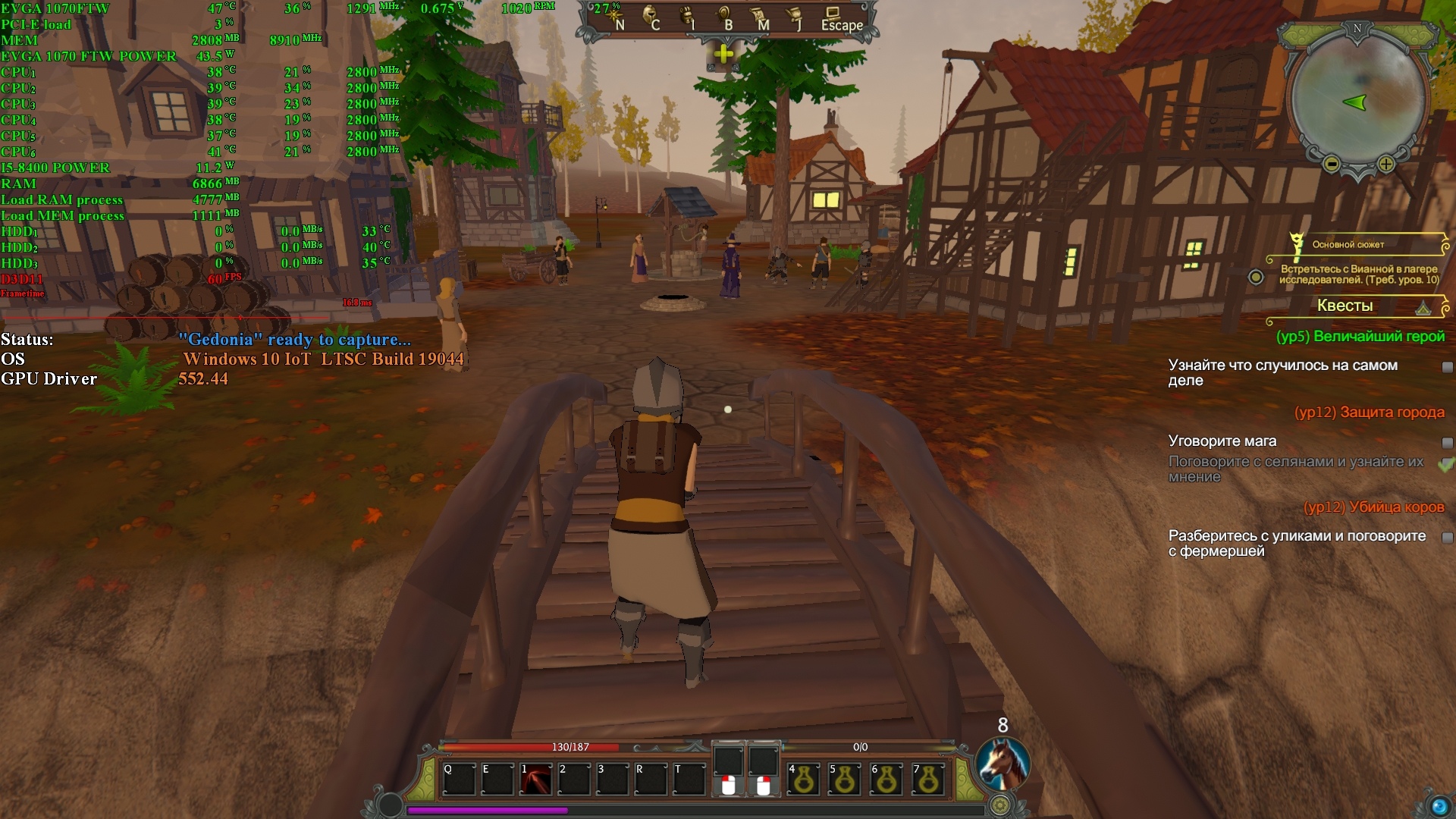Zoom in the minimap with plus button

(1386, 164)
